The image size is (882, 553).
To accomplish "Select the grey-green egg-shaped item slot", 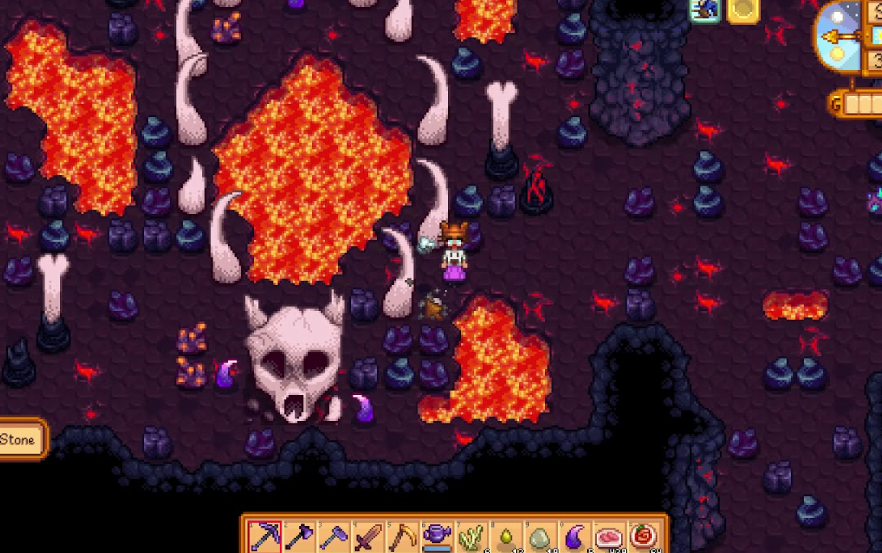I will (x=540, y=537).
